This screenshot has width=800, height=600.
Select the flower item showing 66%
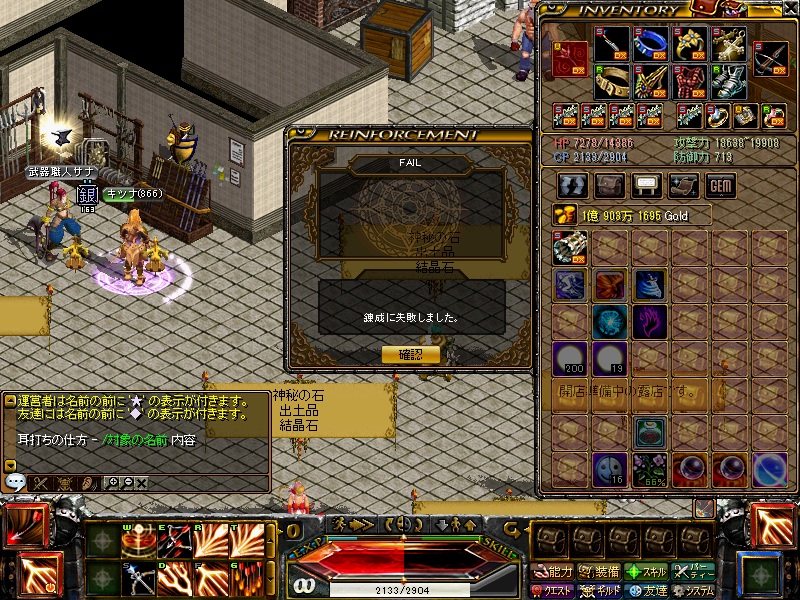pos(651,468)
